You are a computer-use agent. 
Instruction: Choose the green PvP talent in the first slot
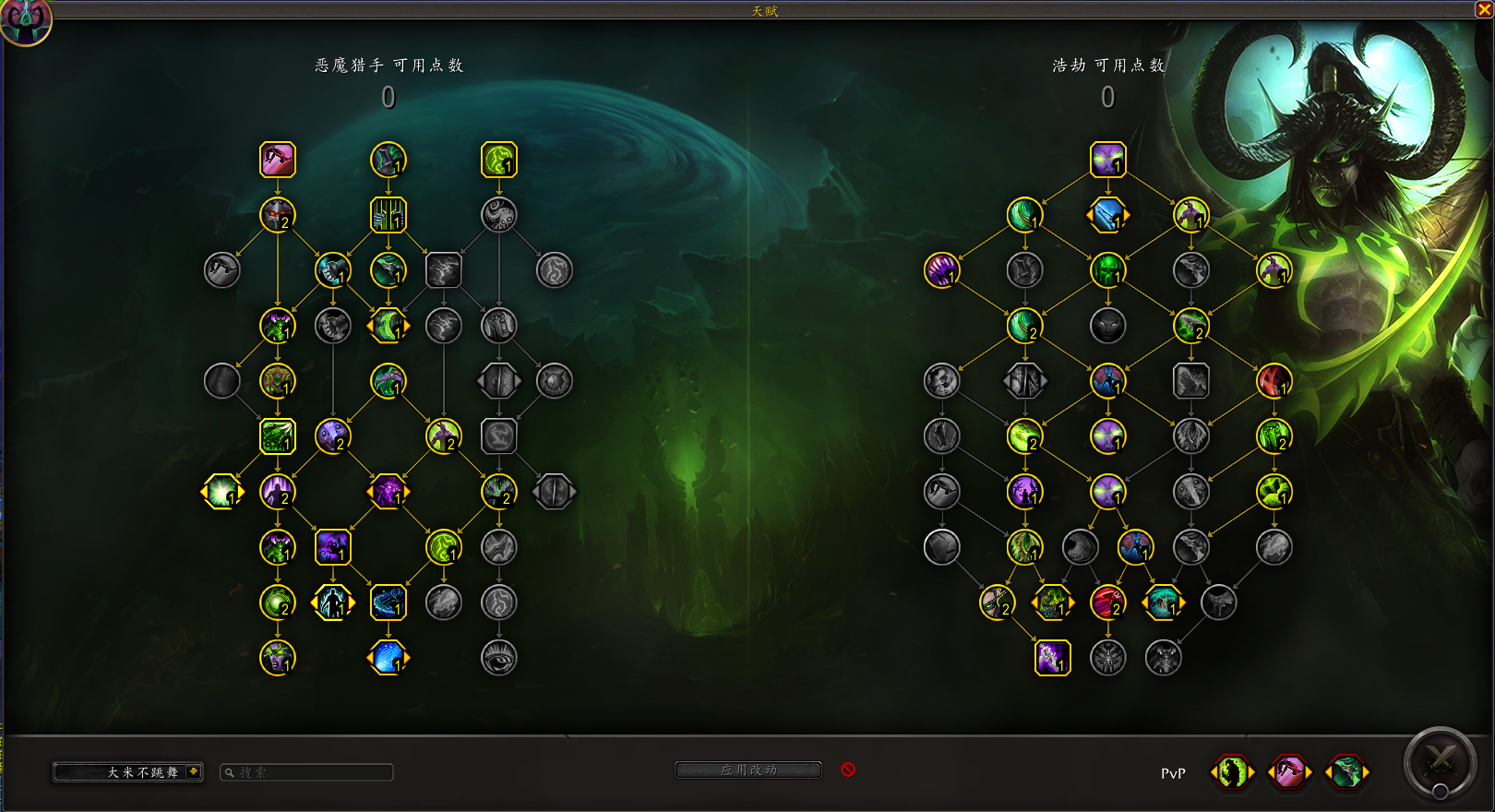point(1231,774)
